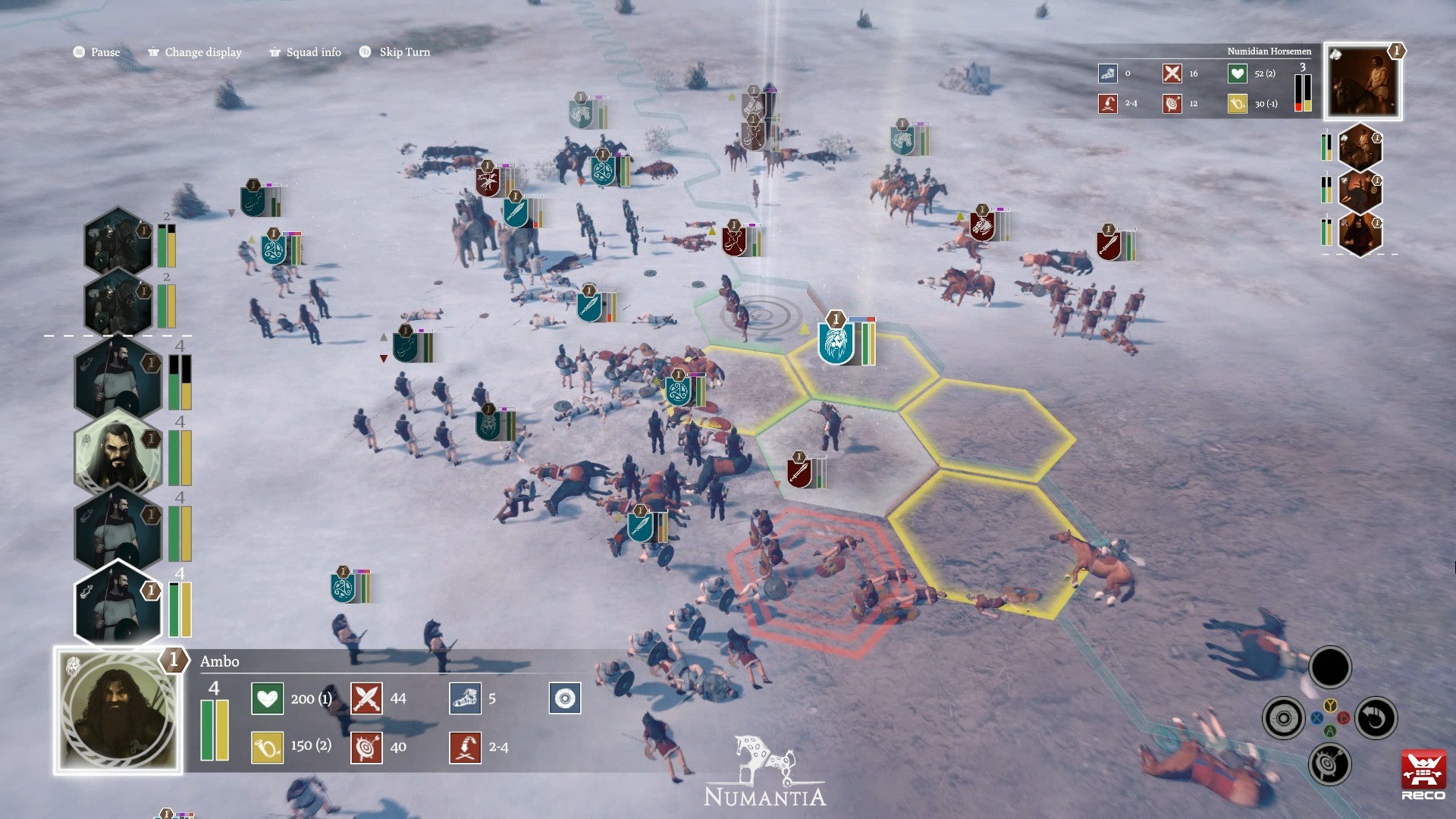Select Change display from the top bar

pyautogui.click(x=194, y=52)
